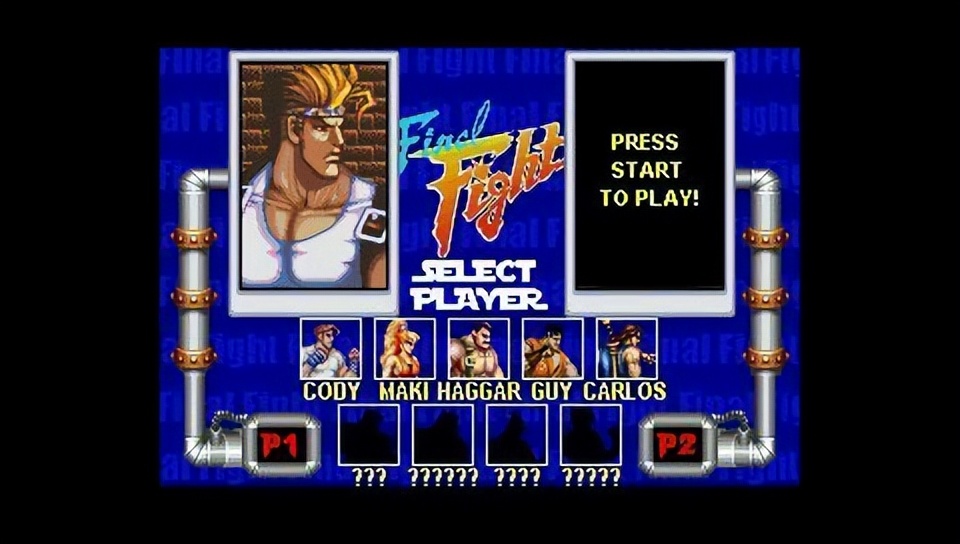Choose the locked four-question-mark character slot
This screenshot has height=544, width=960.
click(x=517, y=435)
